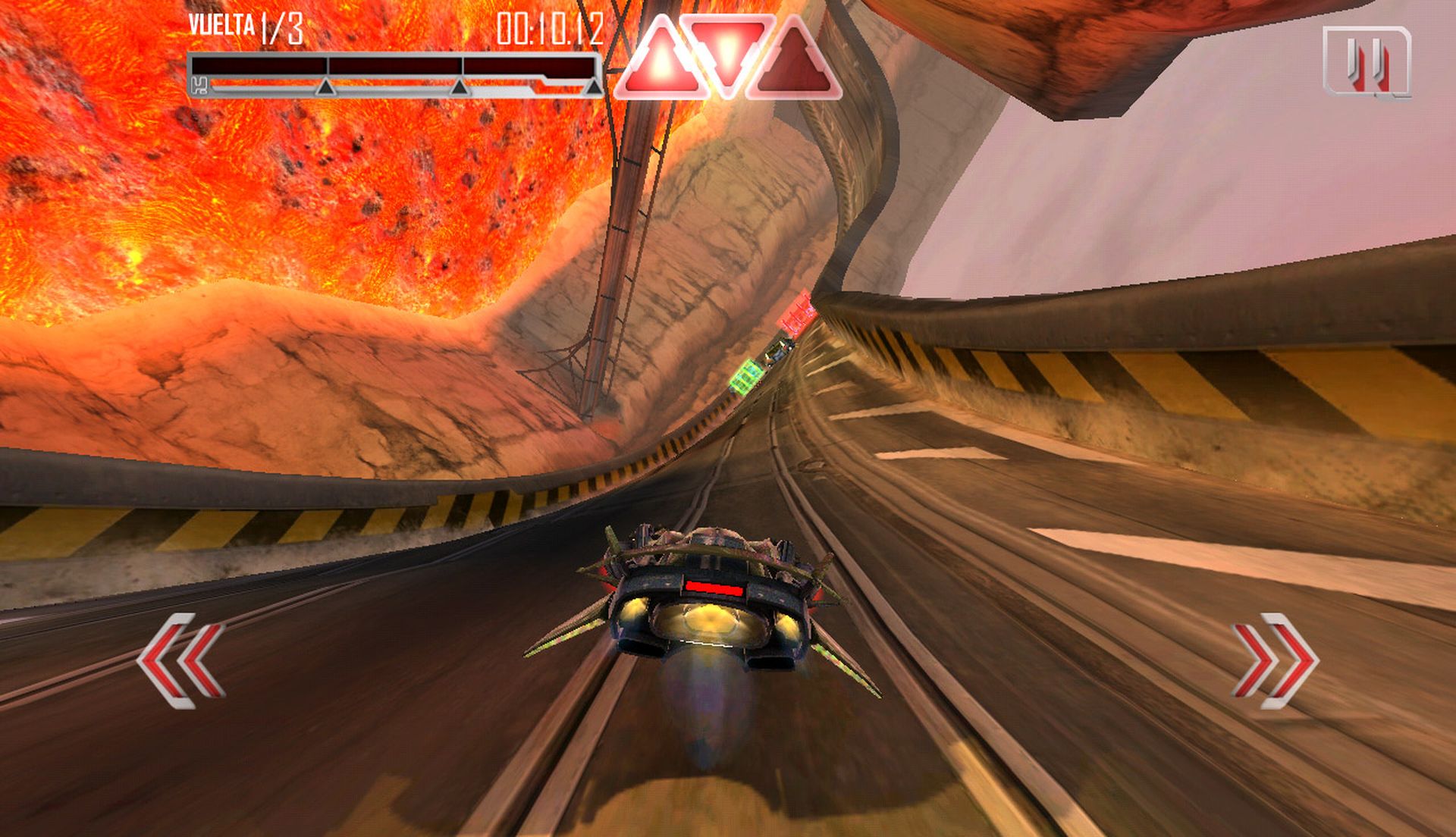1456x837 pixels.
Task: Pause the race with the pause button
Action: [1367, 61]
